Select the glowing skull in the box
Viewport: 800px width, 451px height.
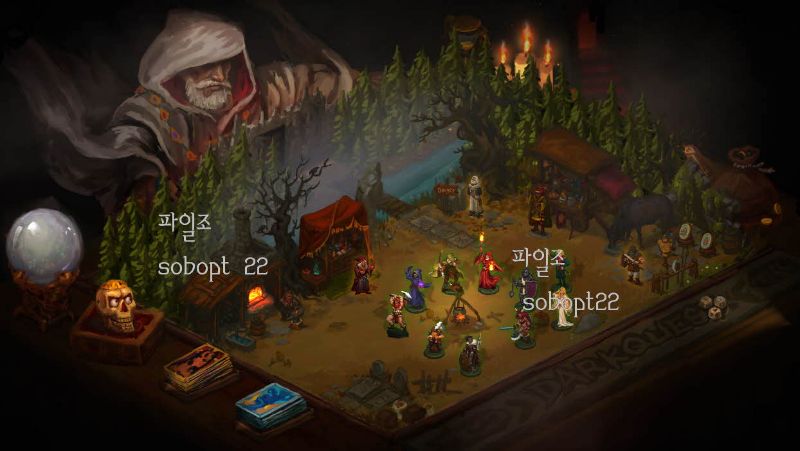pyautogui.click(x=116, y=306)
